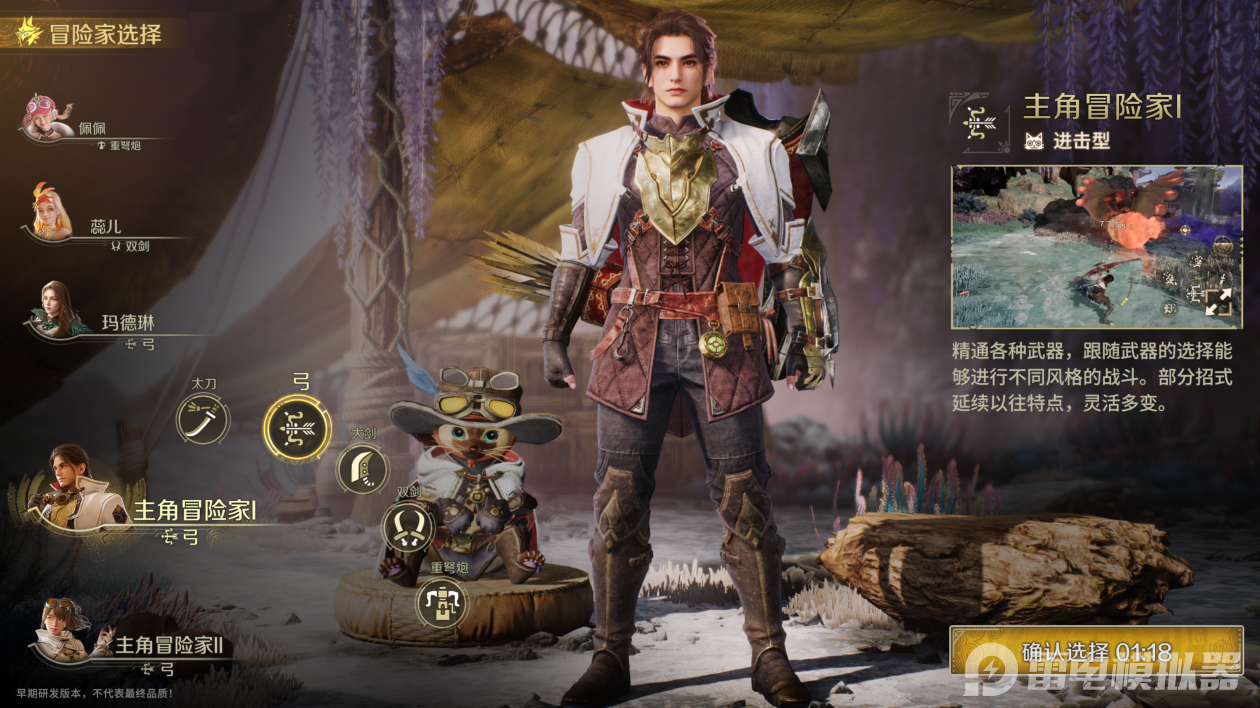This screenshot has width=1260, height=708.
Task: Select the 重弩炮 heavy bowgun icon
Action: click(x=441, y=602)
